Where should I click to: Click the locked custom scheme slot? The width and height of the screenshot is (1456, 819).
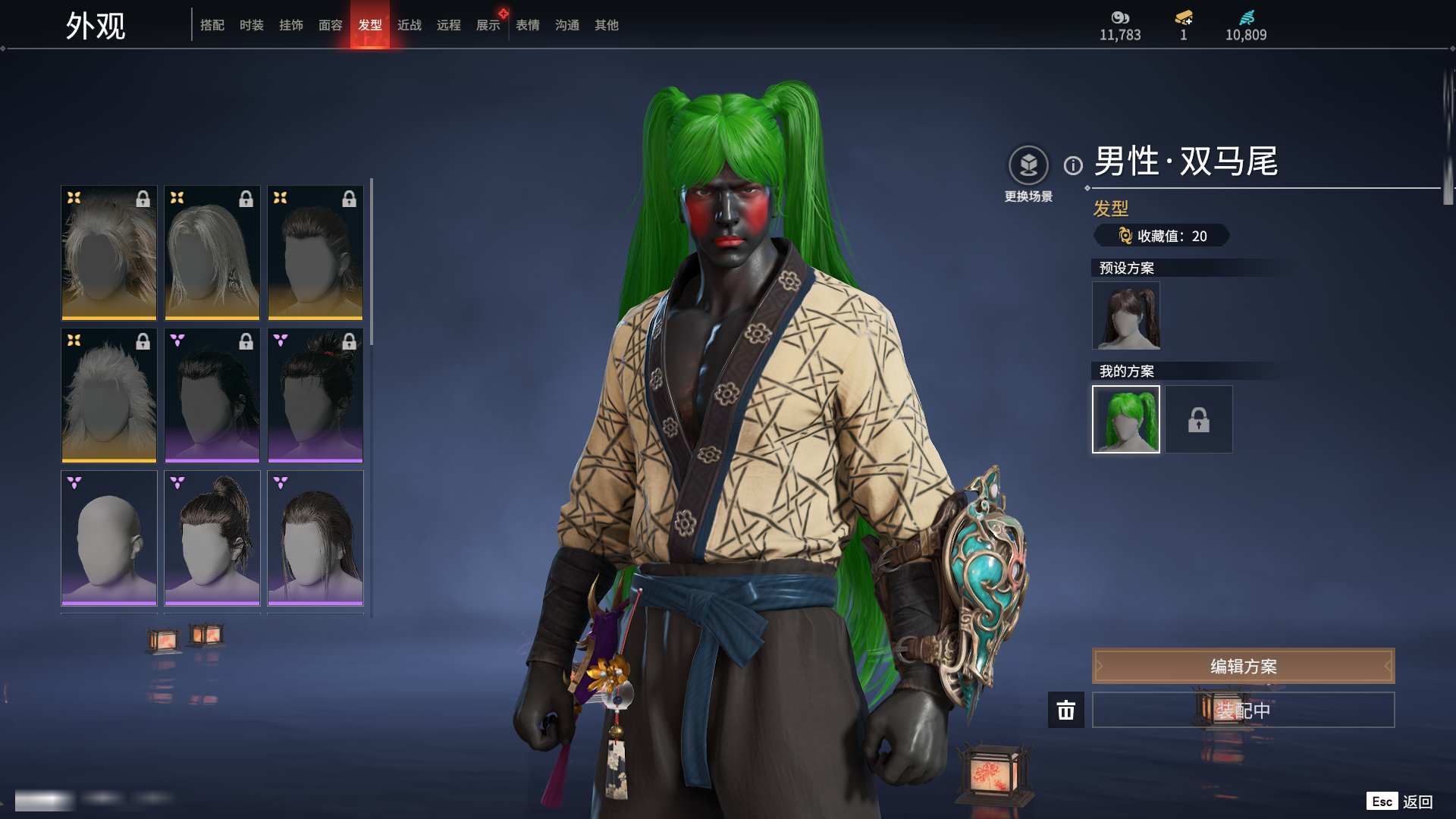[1198, 419]
